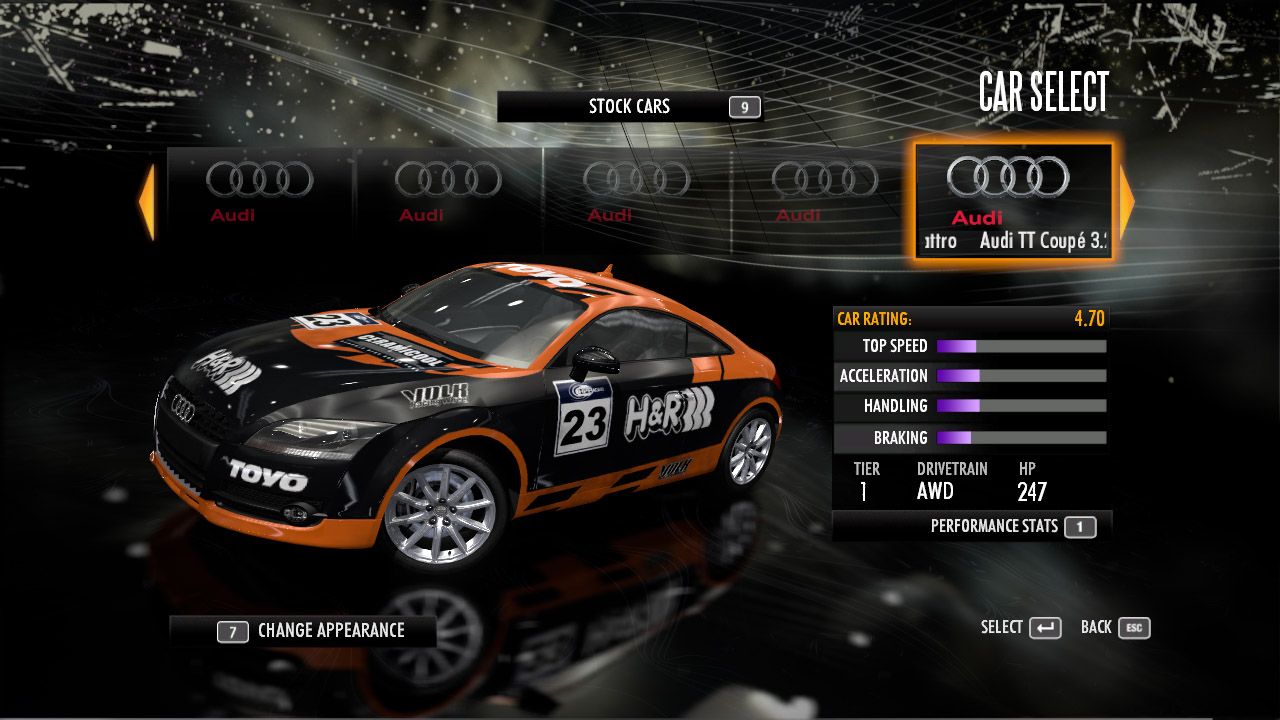Screen dimensions: 1280x720
Task: Show the previous cars with the left arrow
Action: coord(147,202)
